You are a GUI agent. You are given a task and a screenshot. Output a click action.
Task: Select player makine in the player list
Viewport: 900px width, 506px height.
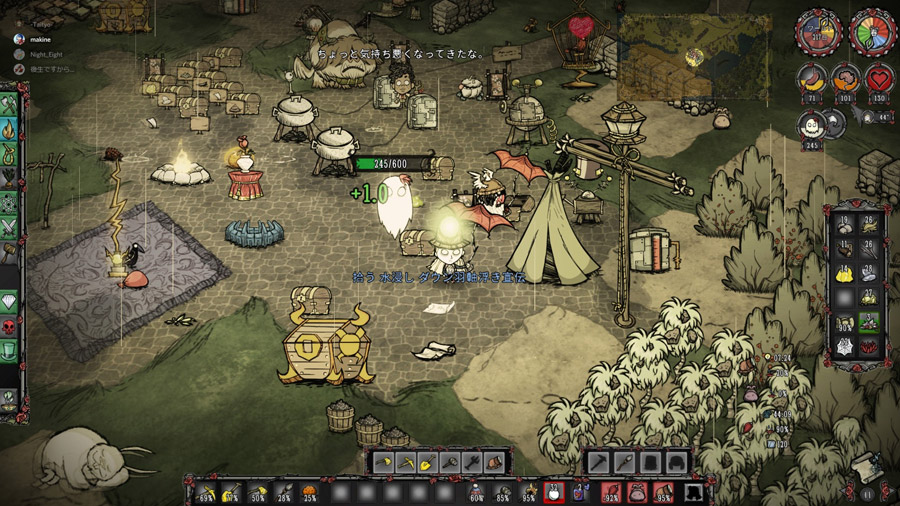tap(42, 38)
